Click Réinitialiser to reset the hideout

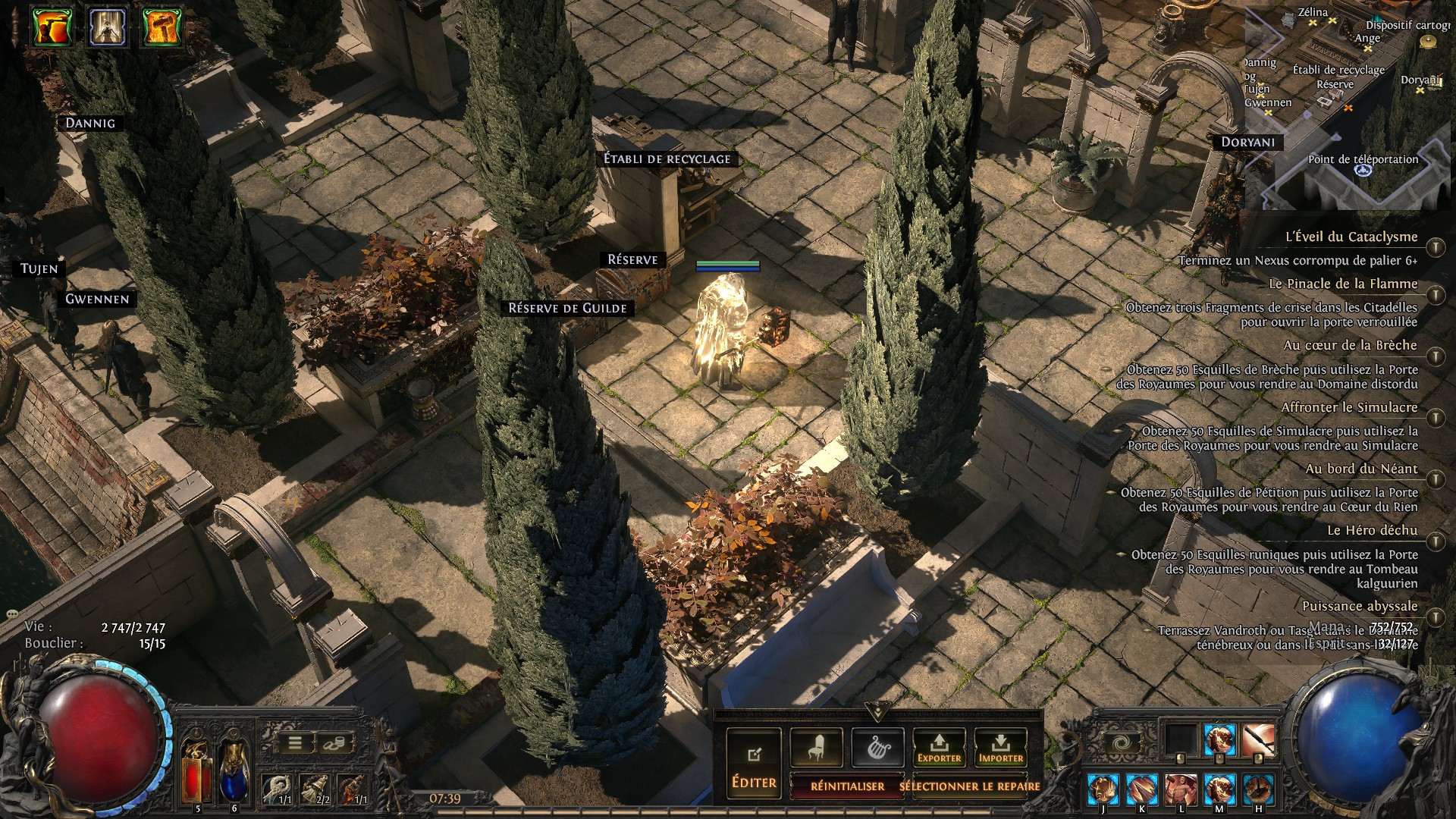[847, 786]
